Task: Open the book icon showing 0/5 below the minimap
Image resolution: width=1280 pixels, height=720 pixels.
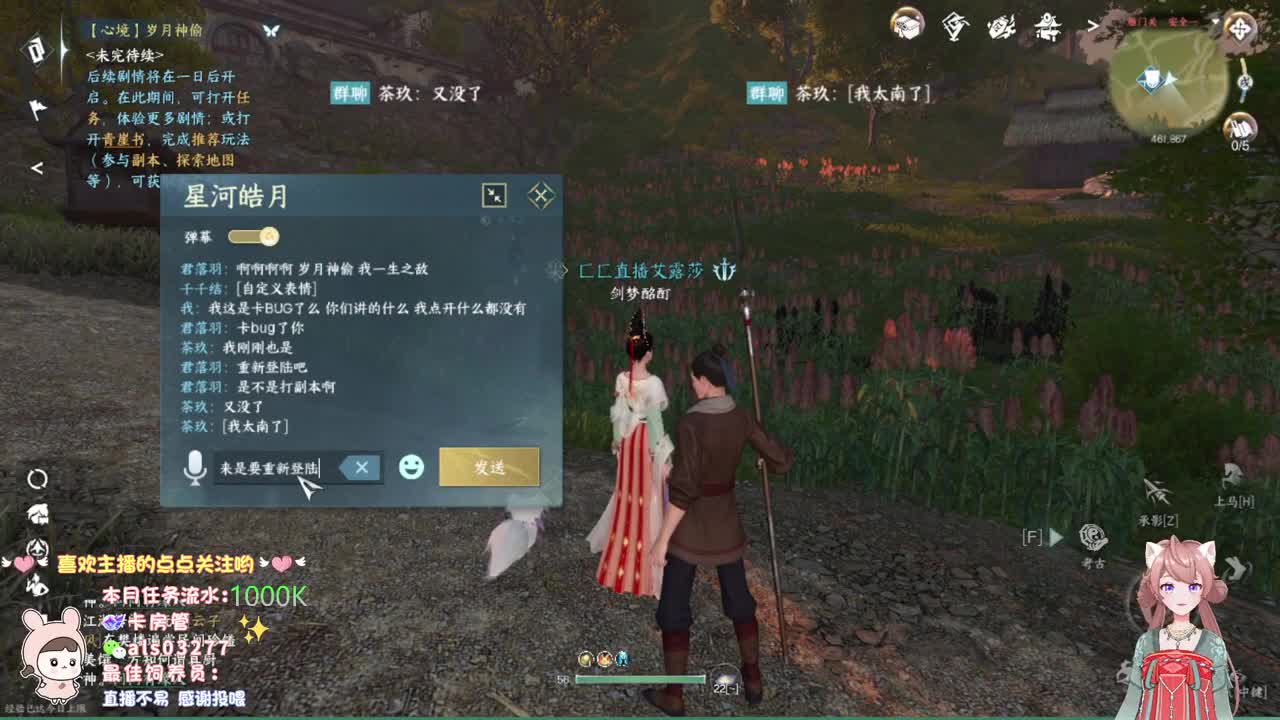Action: point(1243,127)
